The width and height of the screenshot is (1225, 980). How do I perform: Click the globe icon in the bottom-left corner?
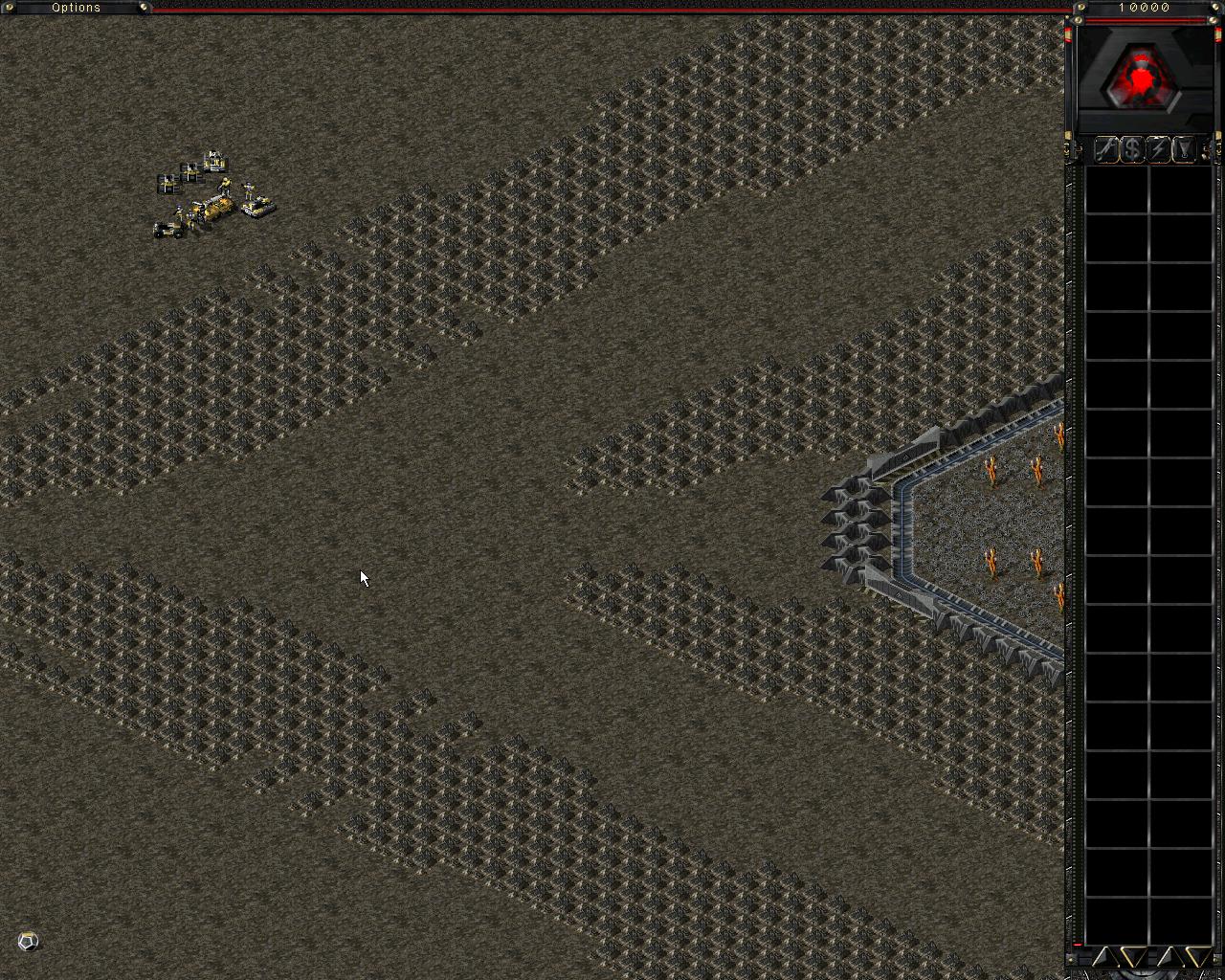click(x=27, y=942)
